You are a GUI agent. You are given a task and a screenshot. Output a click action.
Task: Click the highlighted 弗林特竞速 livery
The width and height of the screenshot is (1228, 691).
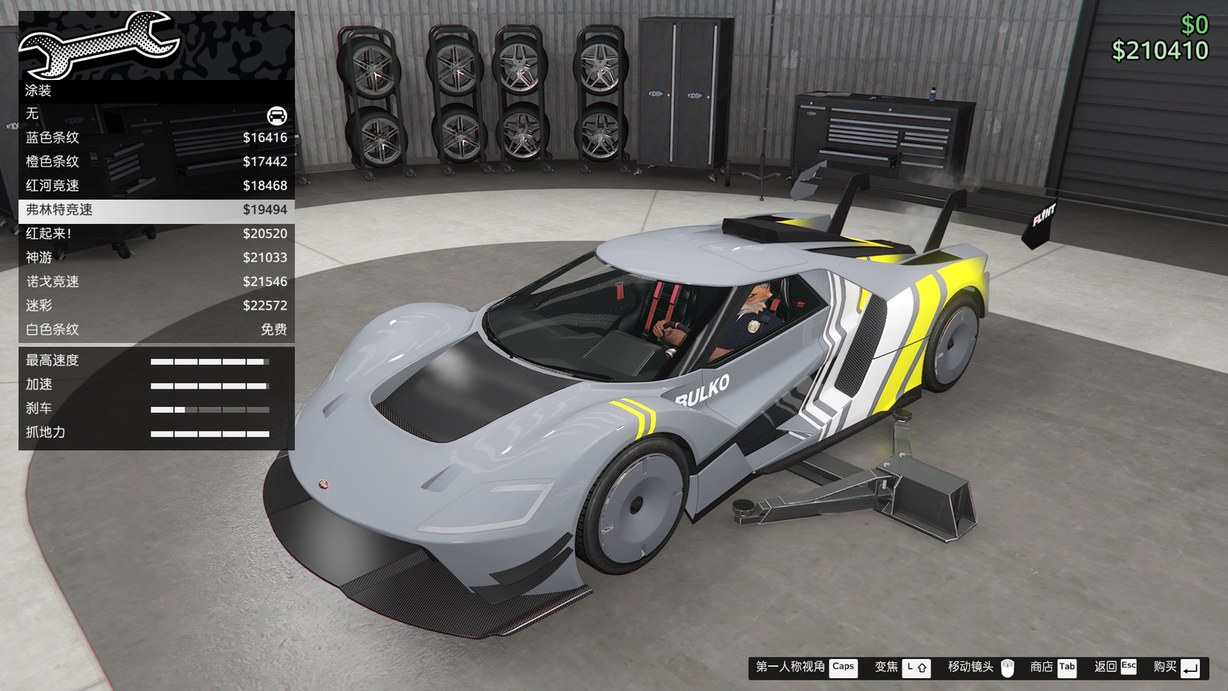156,210
